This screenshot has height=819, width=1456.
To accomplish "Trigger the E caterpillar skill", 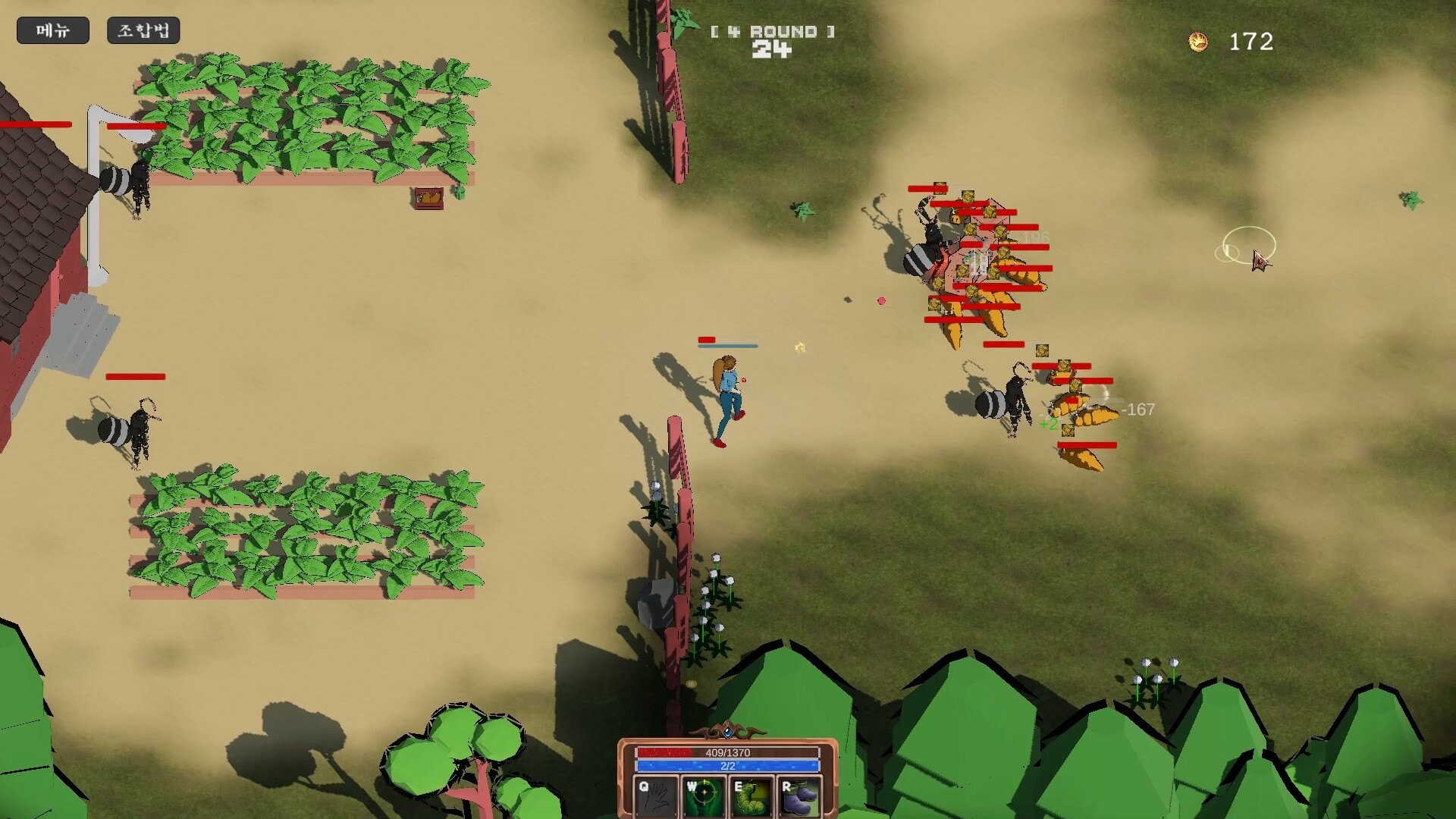I will point(753,794).
